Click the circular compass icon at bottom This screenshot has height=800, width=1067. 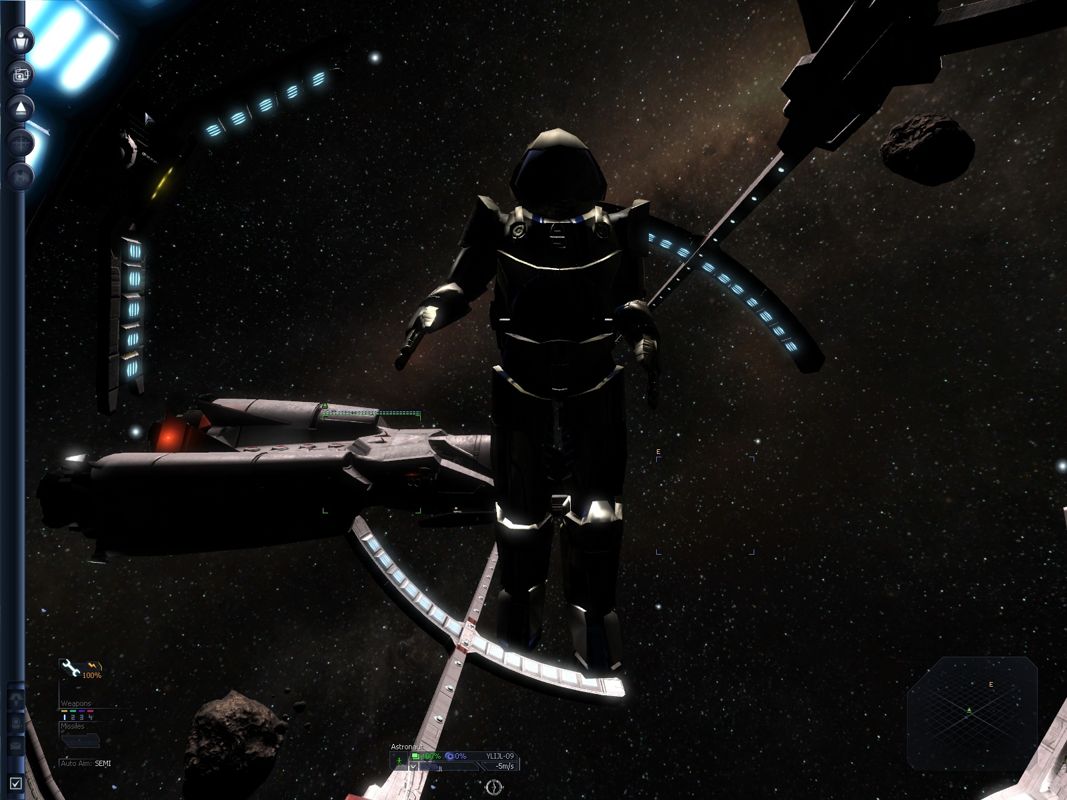[x=493, y=788]
